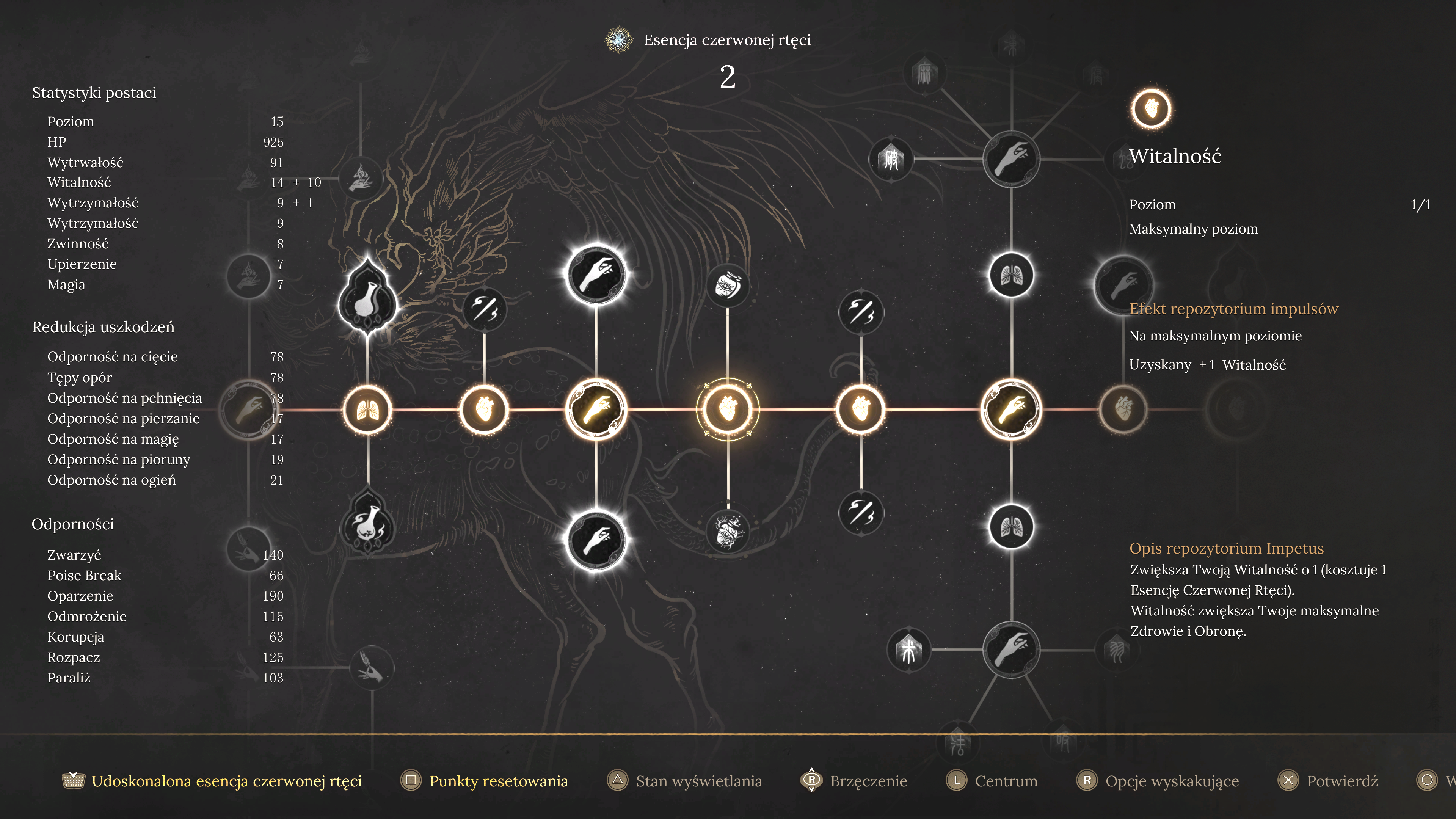Screen dimensions: 1456x819
Task: Pick the dim 活 rune node
Action: point(957,744)
